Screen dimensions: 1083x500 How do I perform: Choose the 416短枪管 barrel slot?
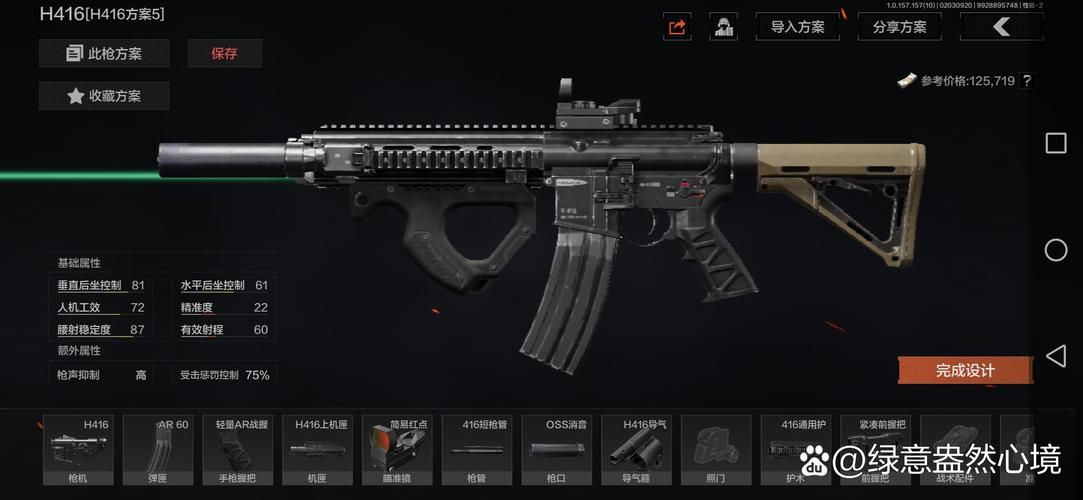[476, 450]
